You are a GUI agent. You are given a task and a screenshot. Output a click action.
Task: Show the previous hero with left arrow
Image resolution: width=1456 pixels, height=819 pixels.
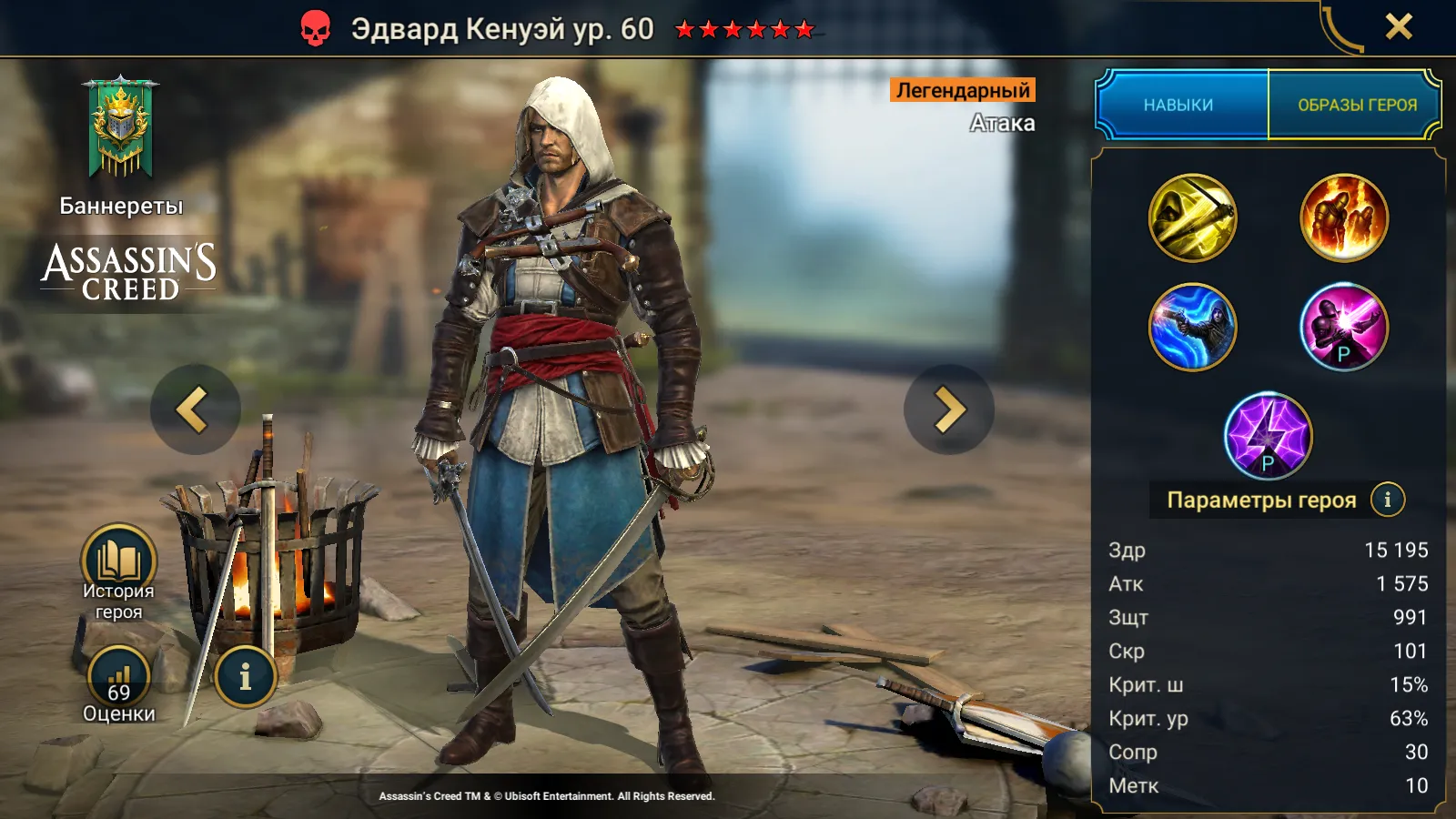pyautogui.click(x=195, y=409)
